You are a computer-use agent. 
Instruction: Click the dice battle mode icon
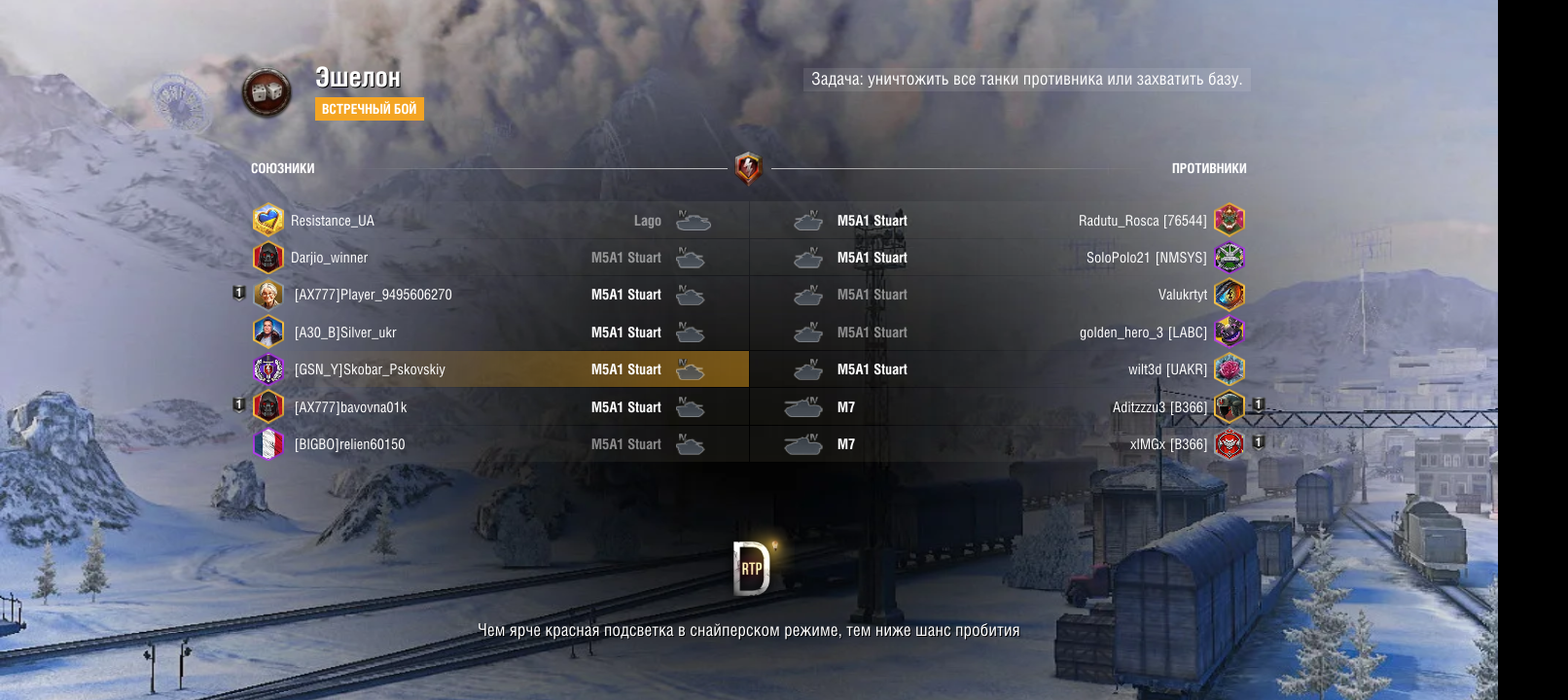(x=267, y=93)
